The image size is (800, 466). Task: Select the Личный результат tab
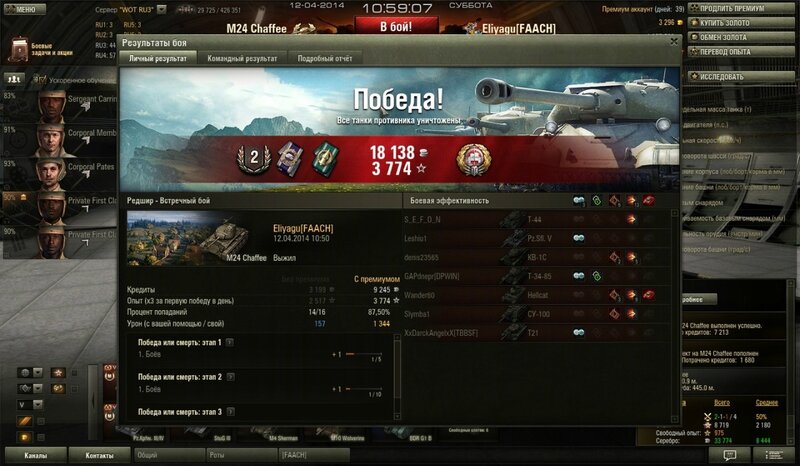[158, 59]
